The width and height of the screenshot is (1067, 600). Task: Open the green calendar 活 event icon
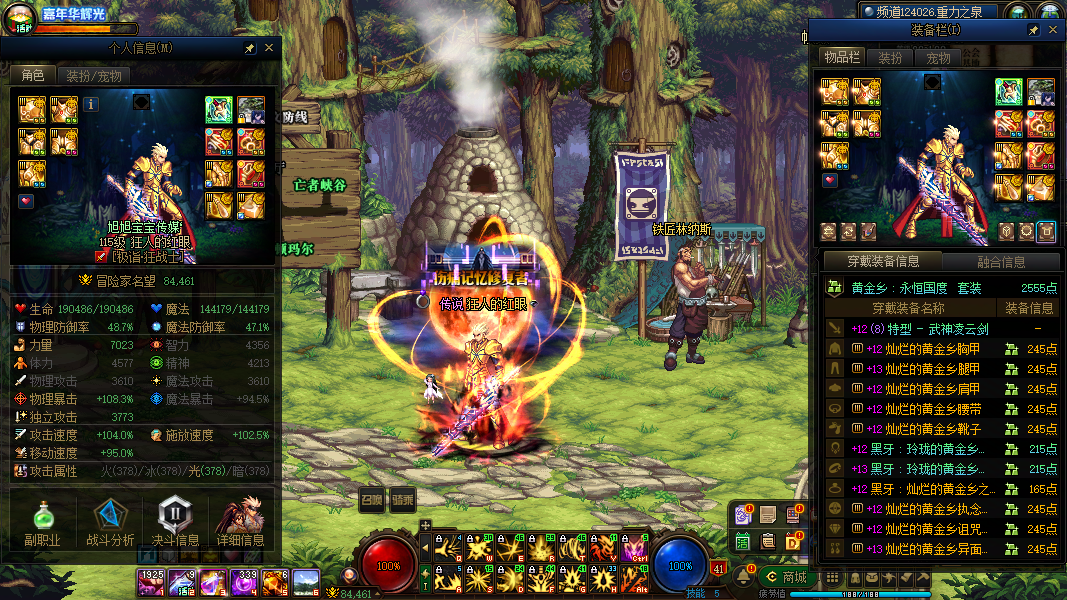click(743, 541)
